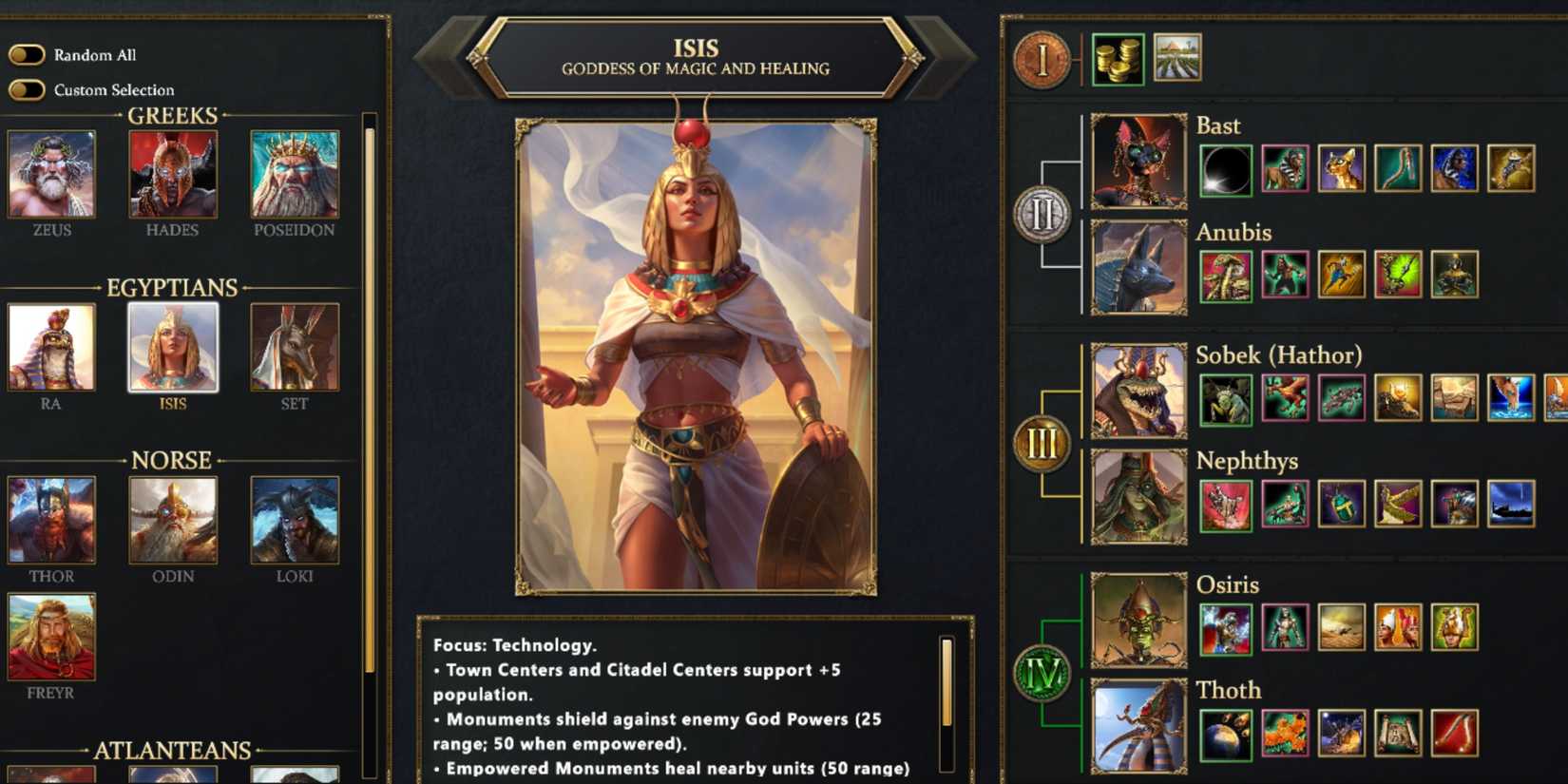Image resolution: width=1568 pixels, height=784 pixels.
Task: Collapse the NORSE section header
Action: [x=172, y=460]
